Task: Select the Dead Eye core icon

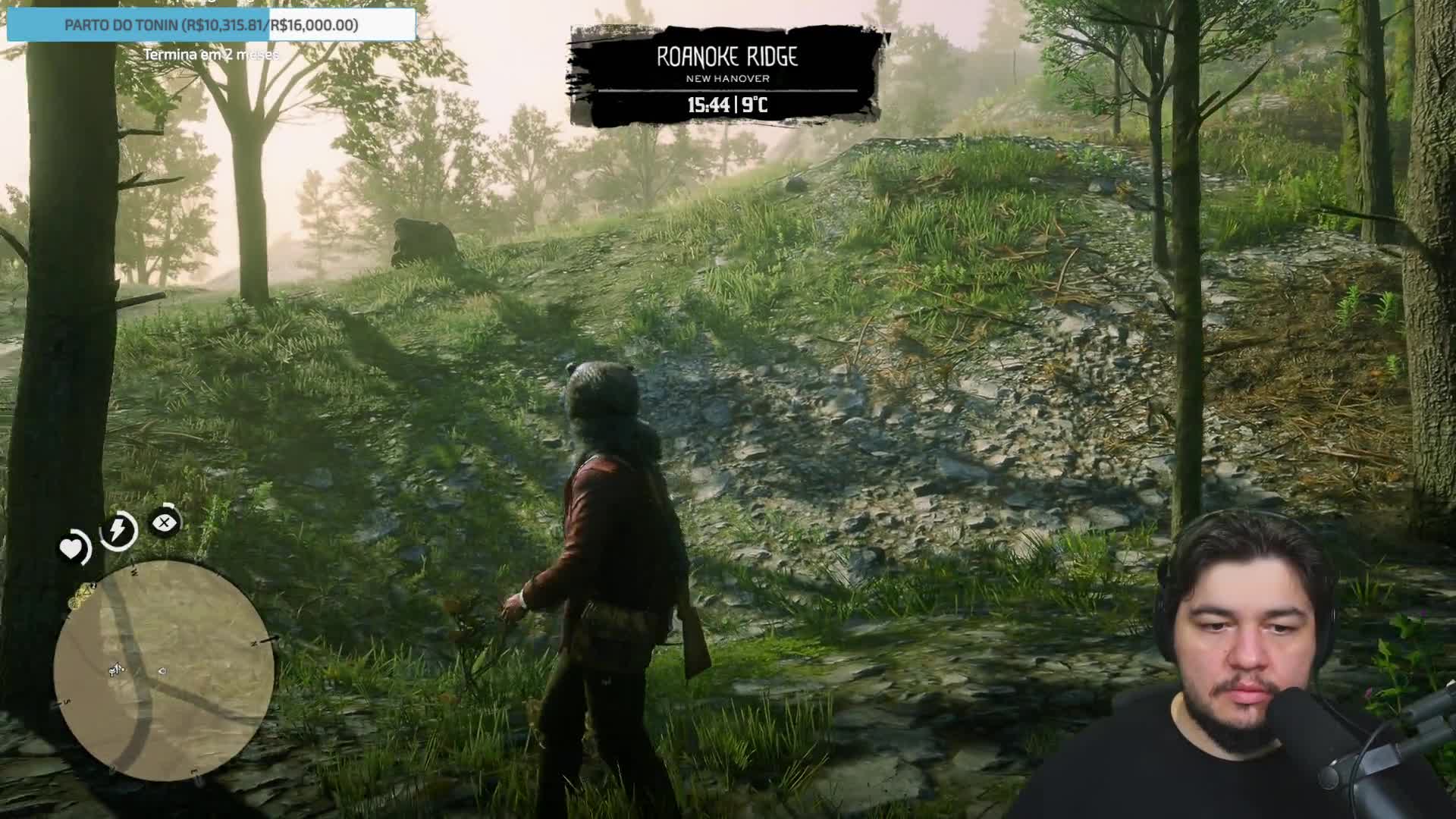Action: [165, 522]
